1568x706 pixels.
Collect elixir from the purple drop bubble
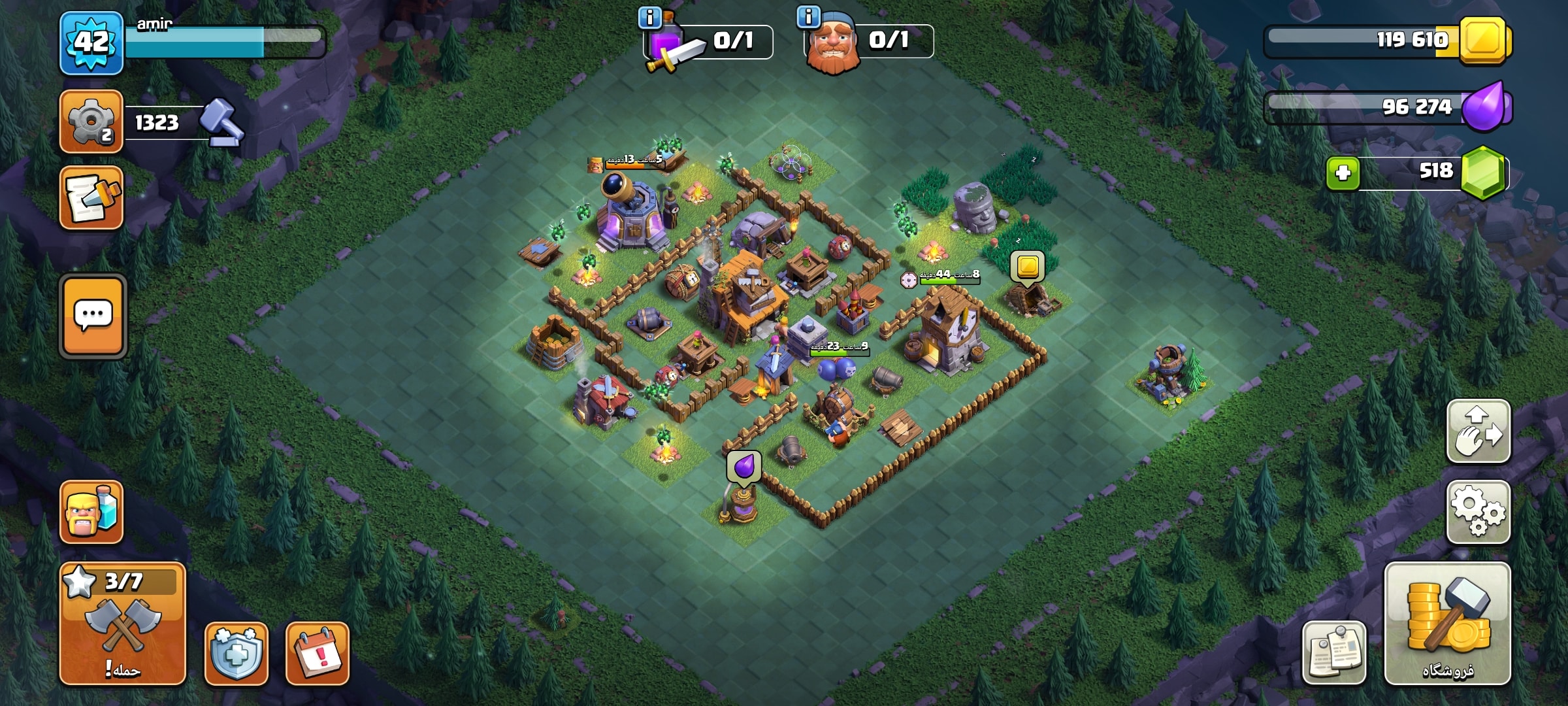[743, 467]
